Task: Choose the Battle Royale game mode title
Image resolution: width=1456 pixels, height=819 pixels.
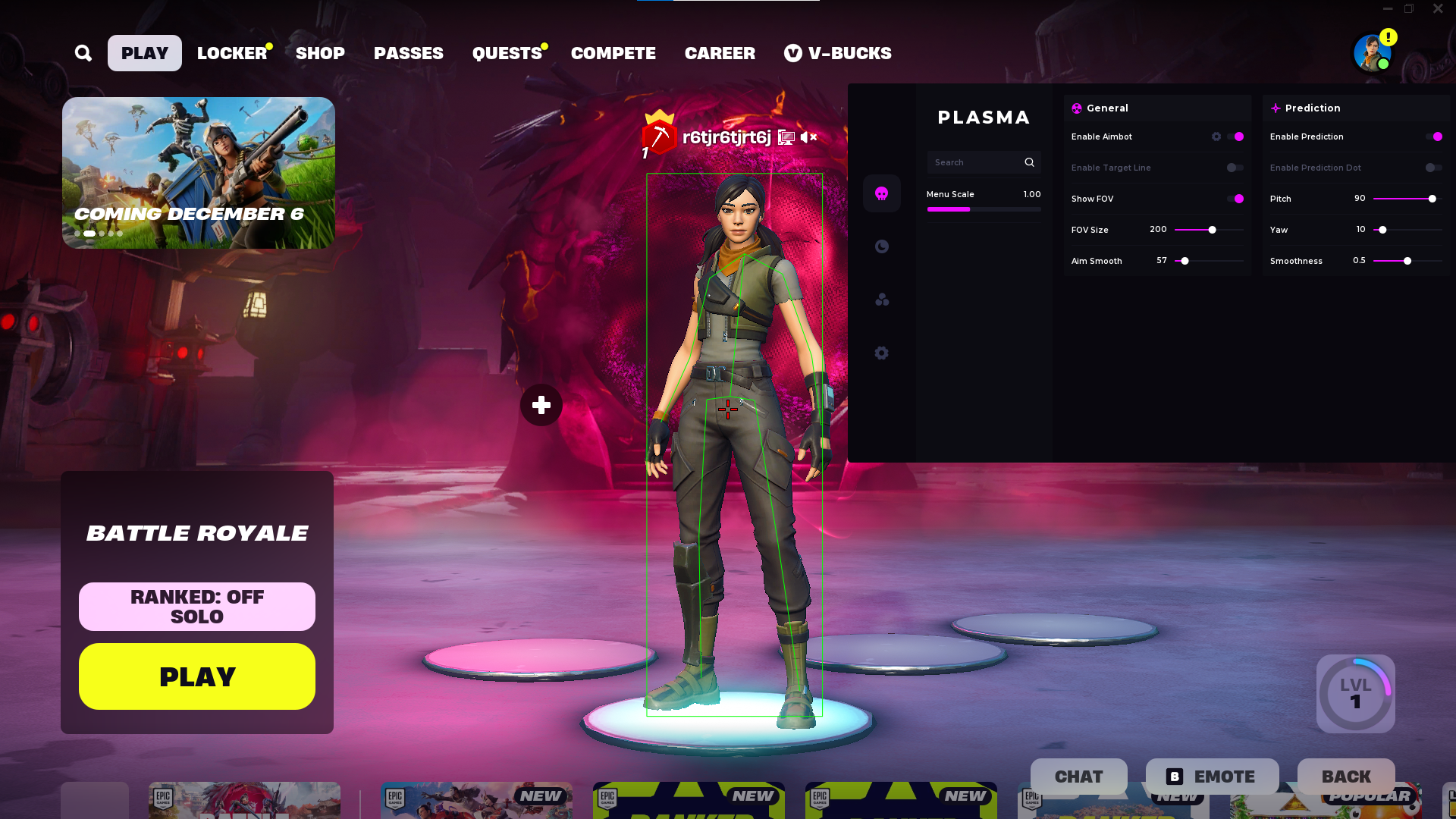Action: pos(197,533)
